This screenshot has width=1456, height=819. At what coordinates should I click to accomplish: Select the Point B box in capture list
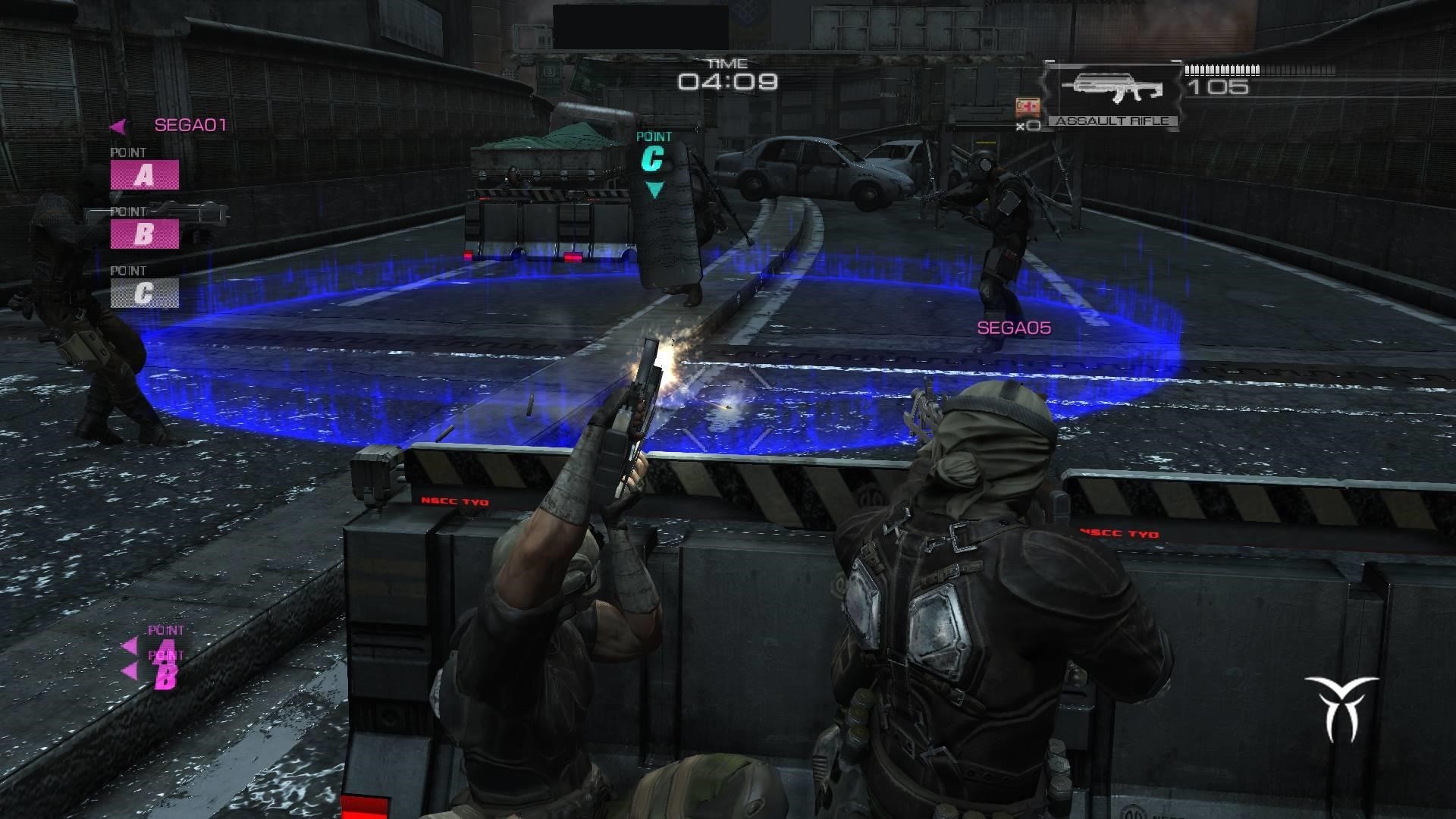click(x=144, y=234)
